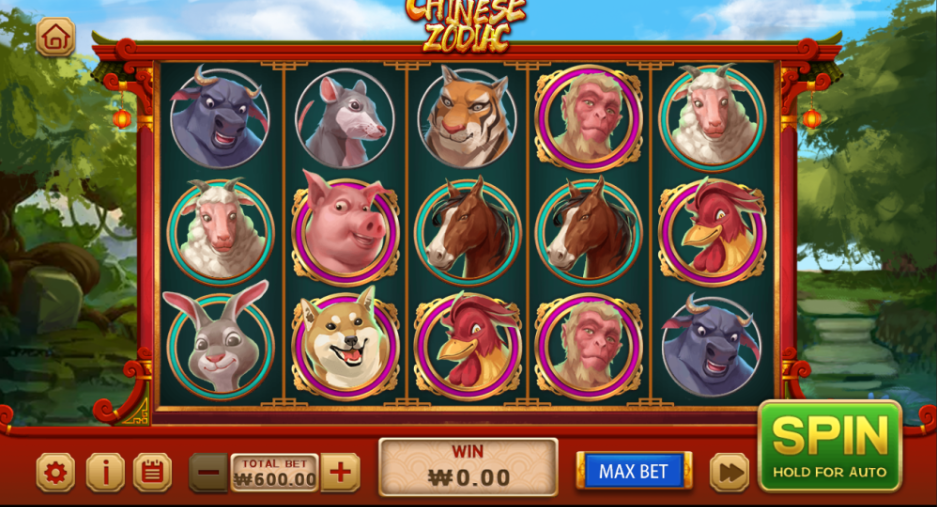937x507 pixels.
Task: Spin the reels with the green SPIN button
Action: [x=829, y=445]
